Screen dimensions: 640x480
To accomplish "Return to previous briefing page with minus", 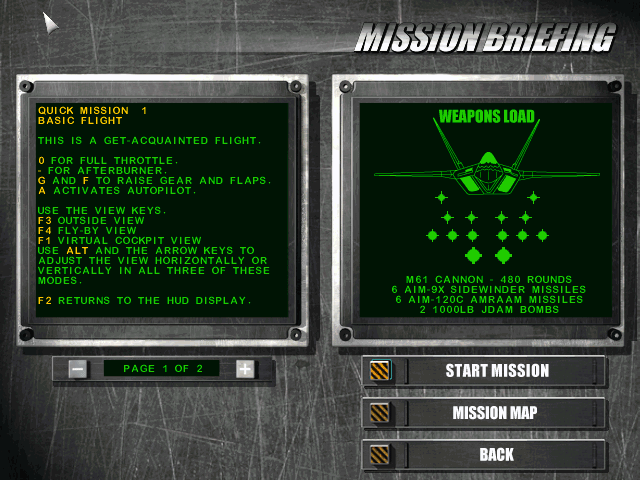I will click(78, 369).
